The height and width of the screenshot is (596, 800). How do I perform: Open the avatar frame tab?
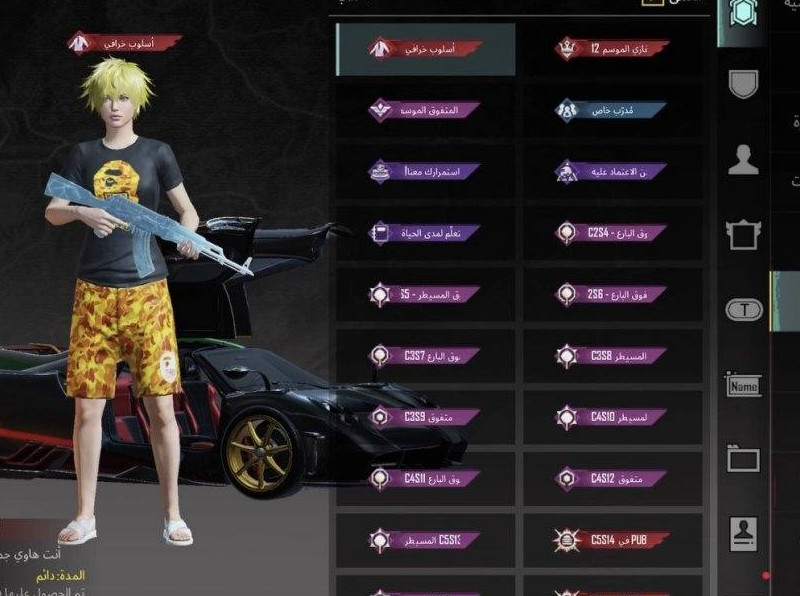743,235
